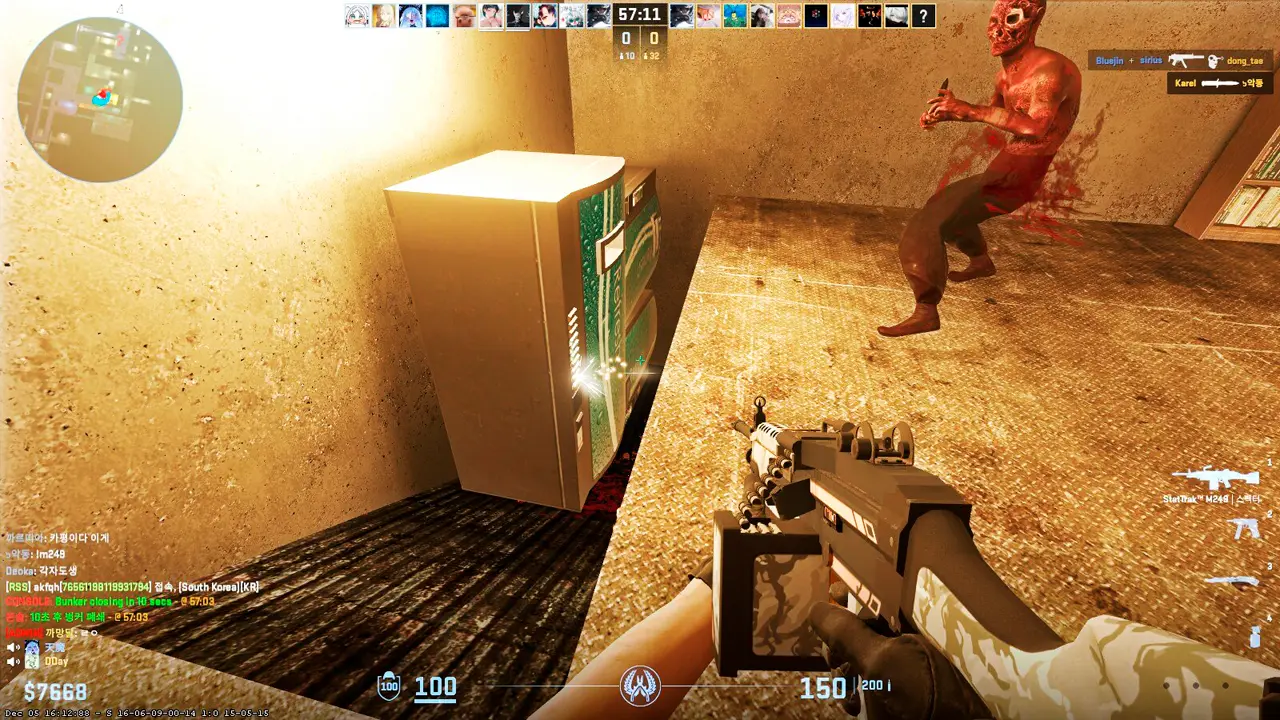
Task: Click the blonde anime girl avatar
Action: click(x=383, y=15)
